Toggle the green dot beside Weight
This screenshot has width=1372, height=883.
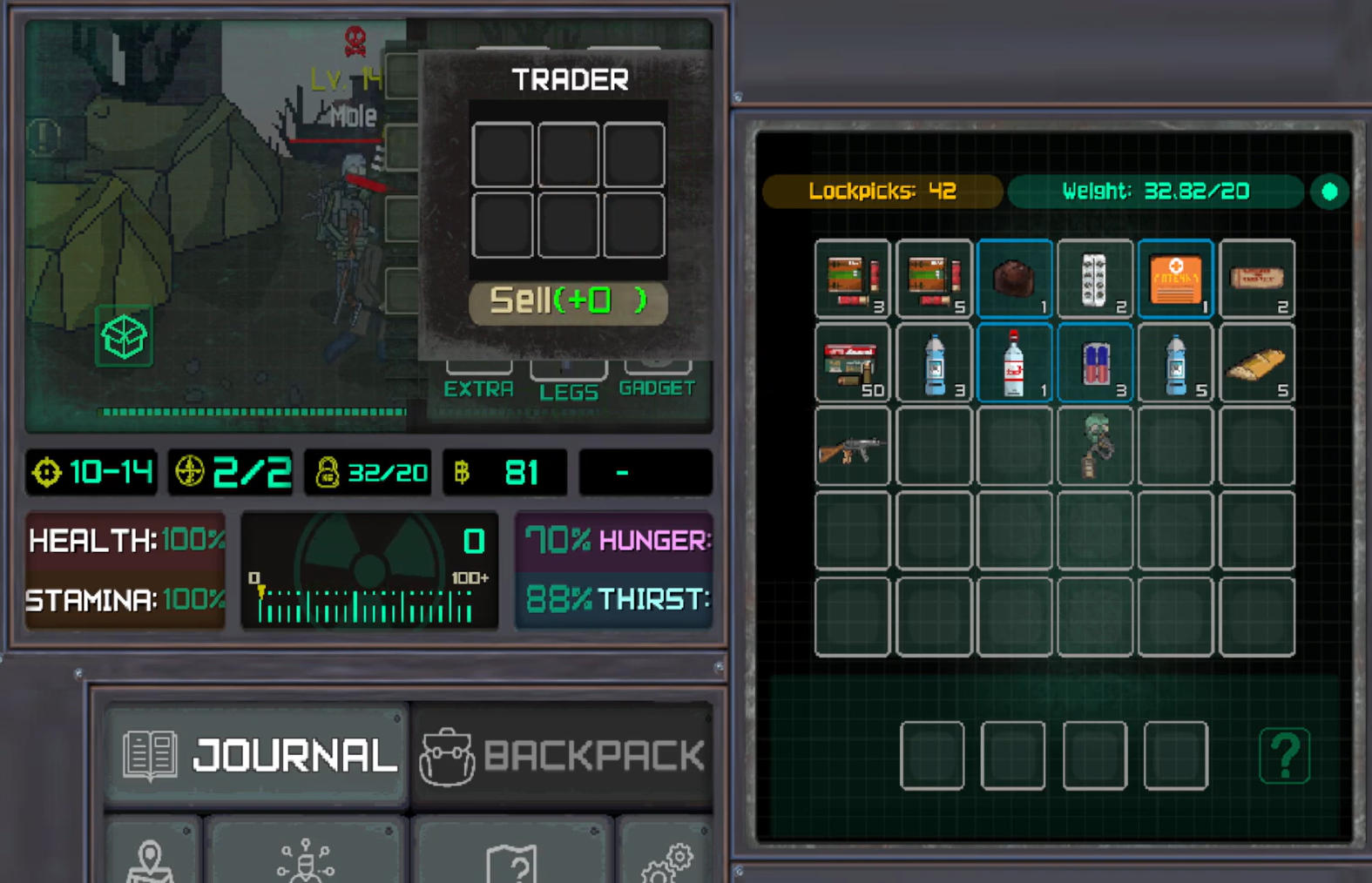[x=1329, y=192]
